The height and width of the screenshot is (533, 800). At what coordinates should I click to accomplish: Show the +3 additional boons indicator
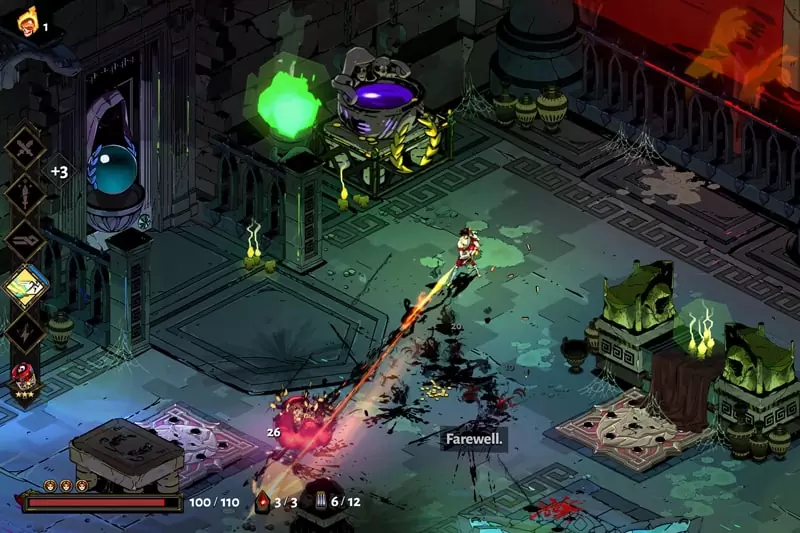[x=59, y=172]
